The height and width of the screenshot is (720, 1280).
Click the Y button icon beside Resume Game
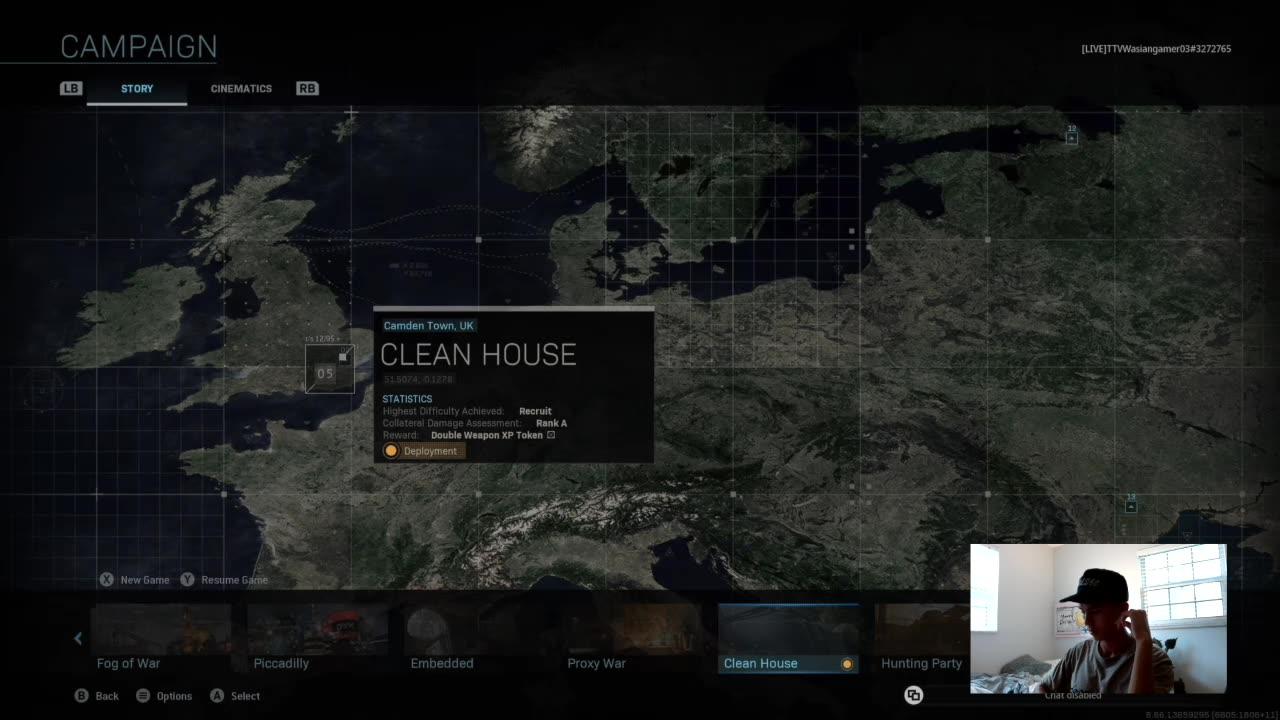(x=187, y=580)
